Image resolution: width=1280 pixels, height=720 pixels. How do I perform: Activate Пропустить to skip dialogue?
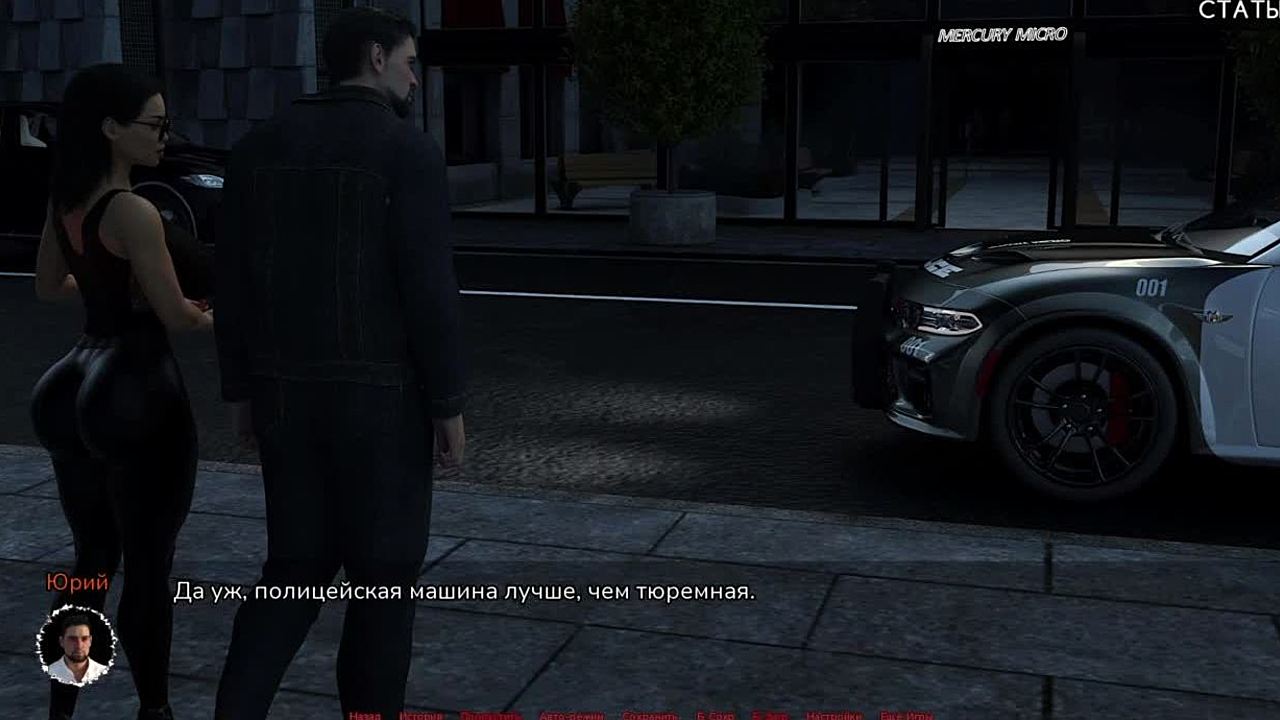491,715
